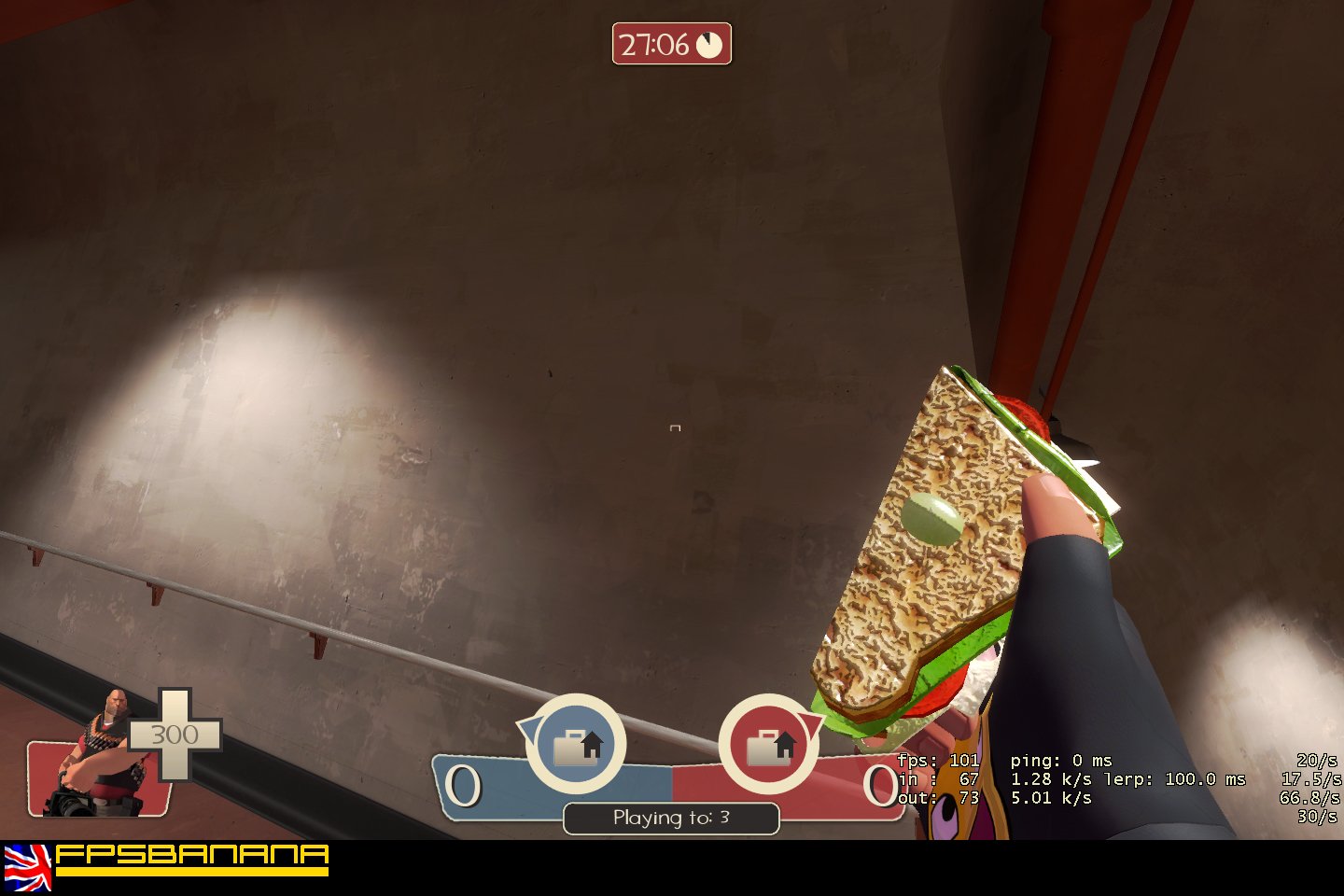Image resolution: width=1344 pixels, height=896 pixels.
Task: Click the pie-clock icon beside the timer
Action: [x=709, y=43]
